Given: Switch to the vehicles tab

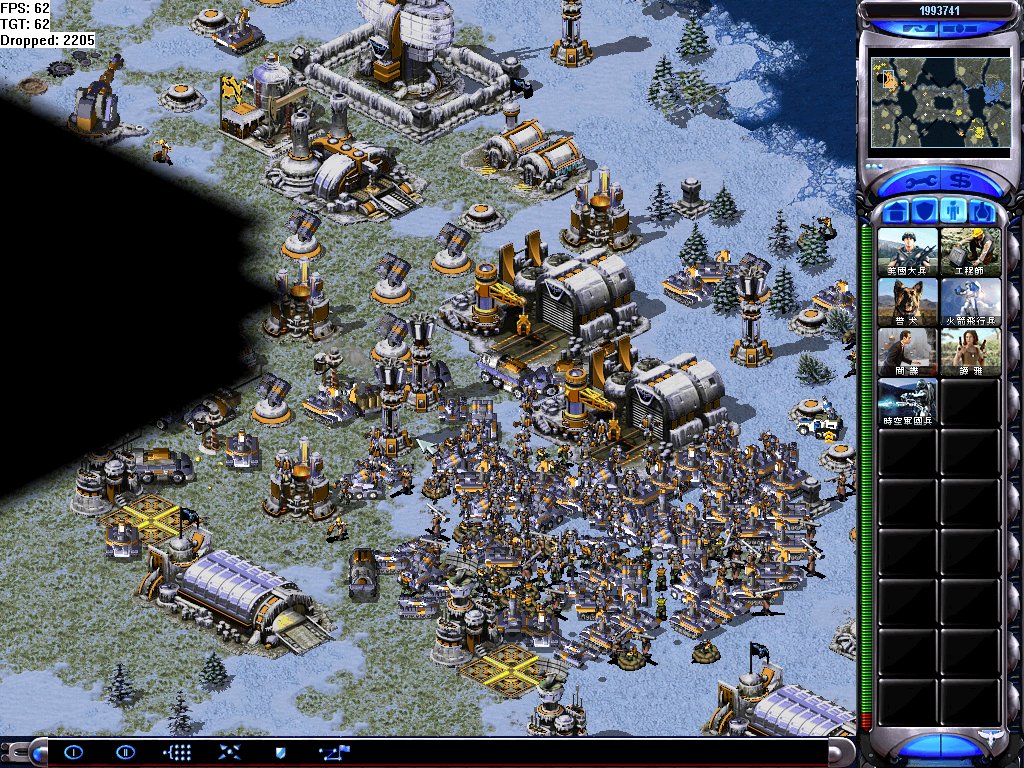Looking at the screenshot, I should click(x=981, y=212).
